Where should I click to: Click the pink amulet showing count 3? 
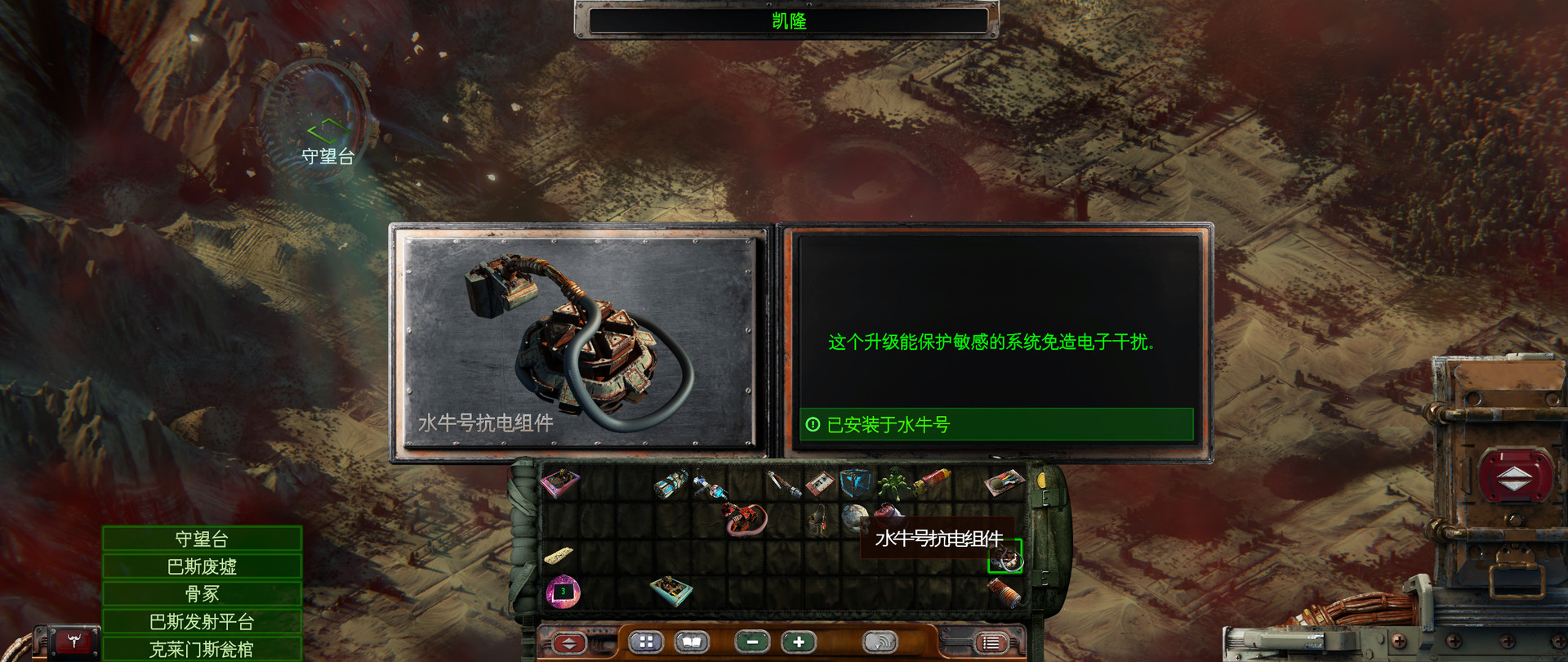click(x=563, y=591)
